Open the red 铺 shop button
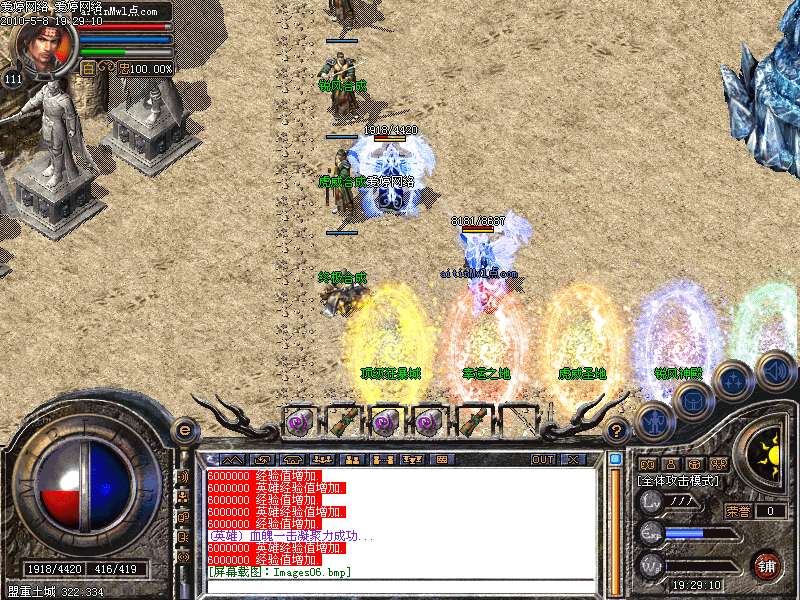This screenshot has width=800, height=600. (x=767, y=565)
